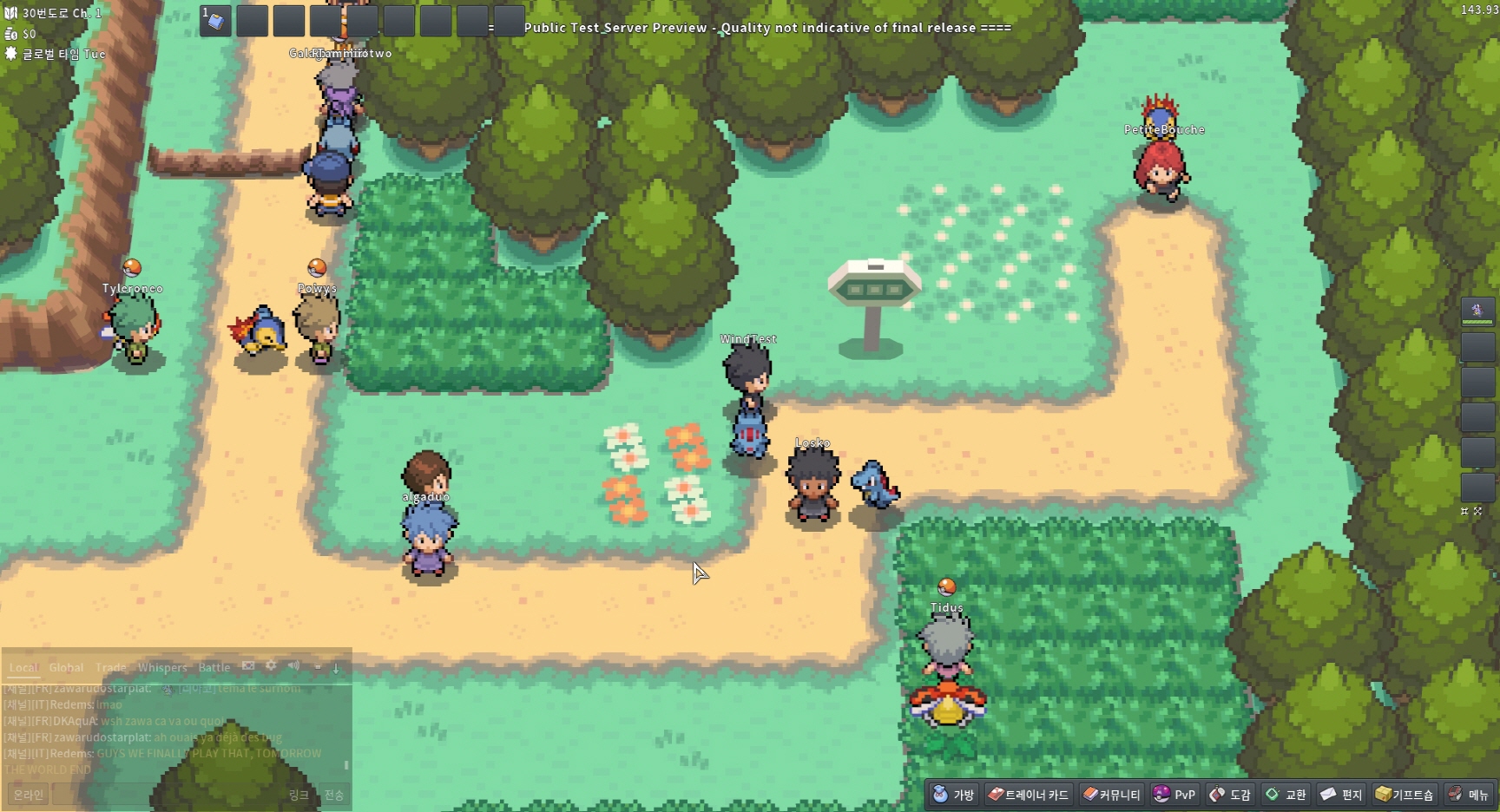Open the PvP menu
This screenshot has width=1500, height=812.
click(1174, 794)
